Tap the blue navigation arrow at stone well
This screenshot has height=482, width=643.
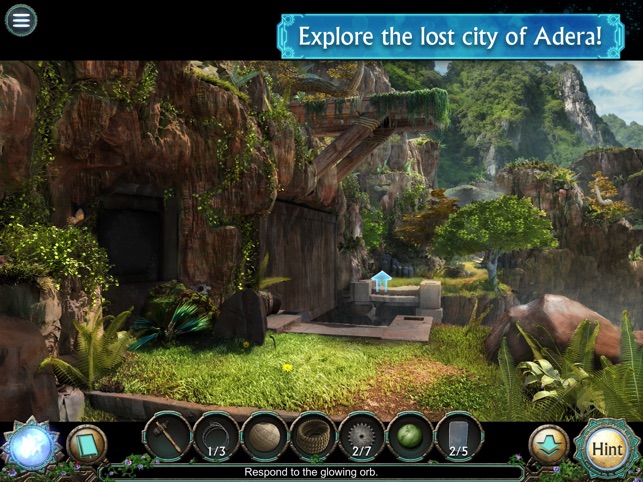tap(381, 282)
